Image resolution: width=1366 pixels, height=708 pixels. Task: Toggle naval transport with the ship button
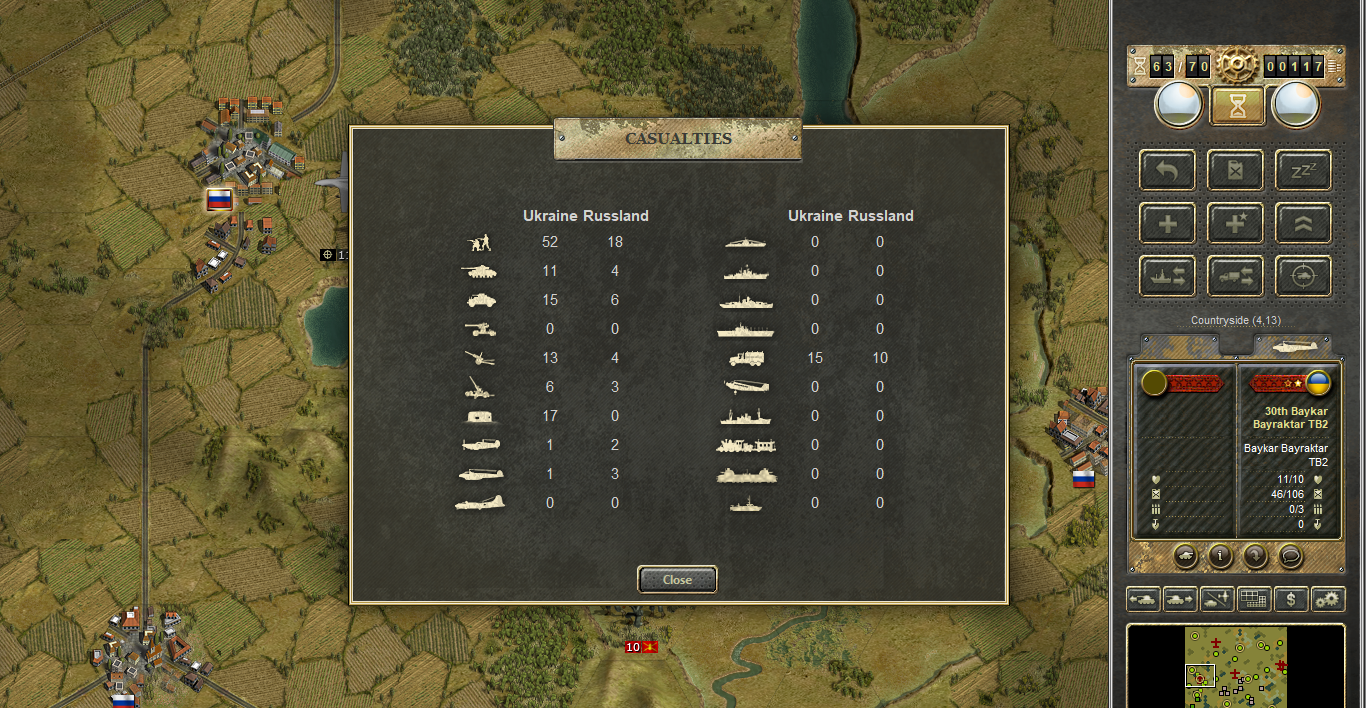pyautogui.click(x=1167, y=276)
